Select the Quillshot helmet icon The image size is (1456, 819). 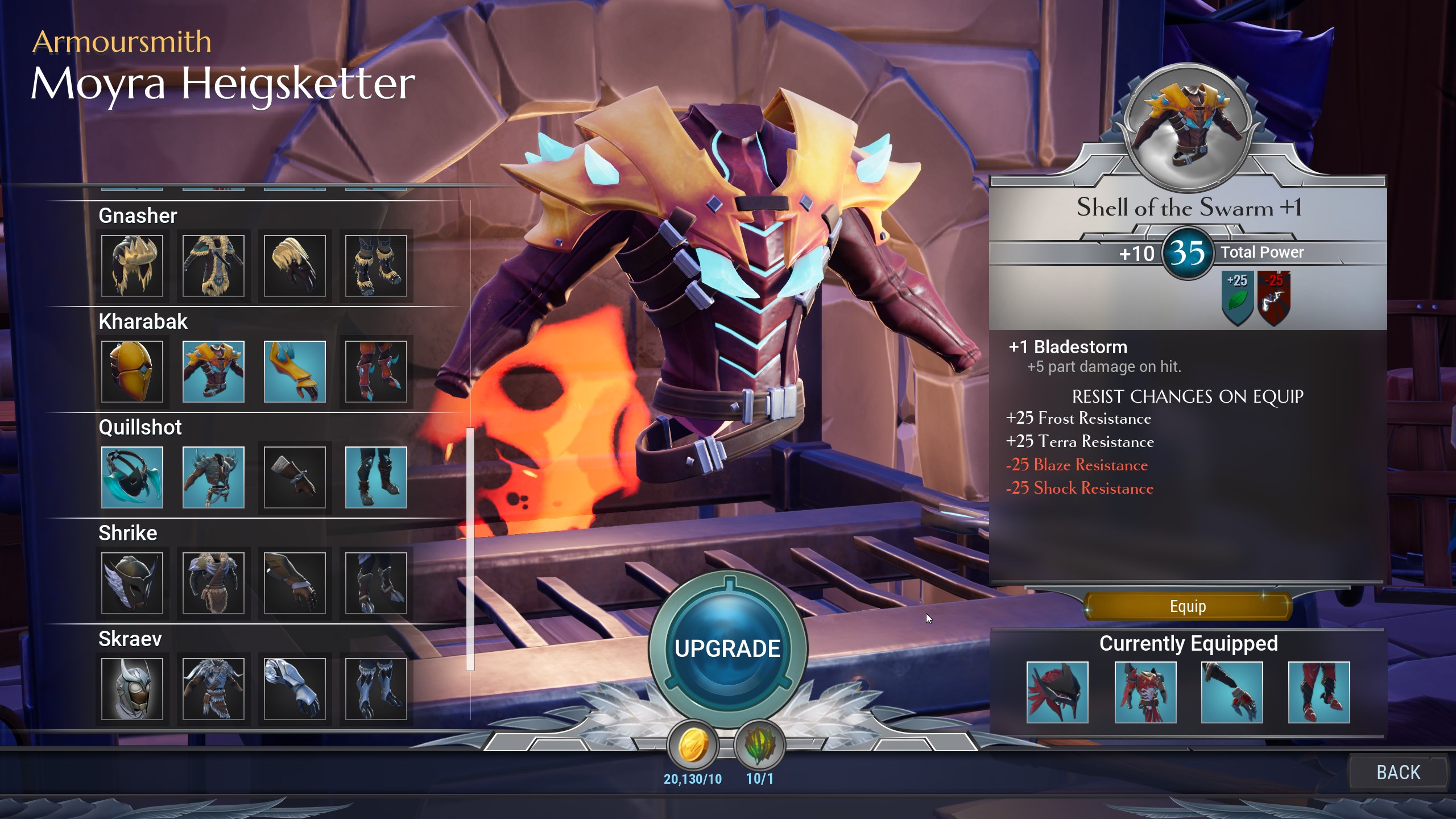point(133,477)
